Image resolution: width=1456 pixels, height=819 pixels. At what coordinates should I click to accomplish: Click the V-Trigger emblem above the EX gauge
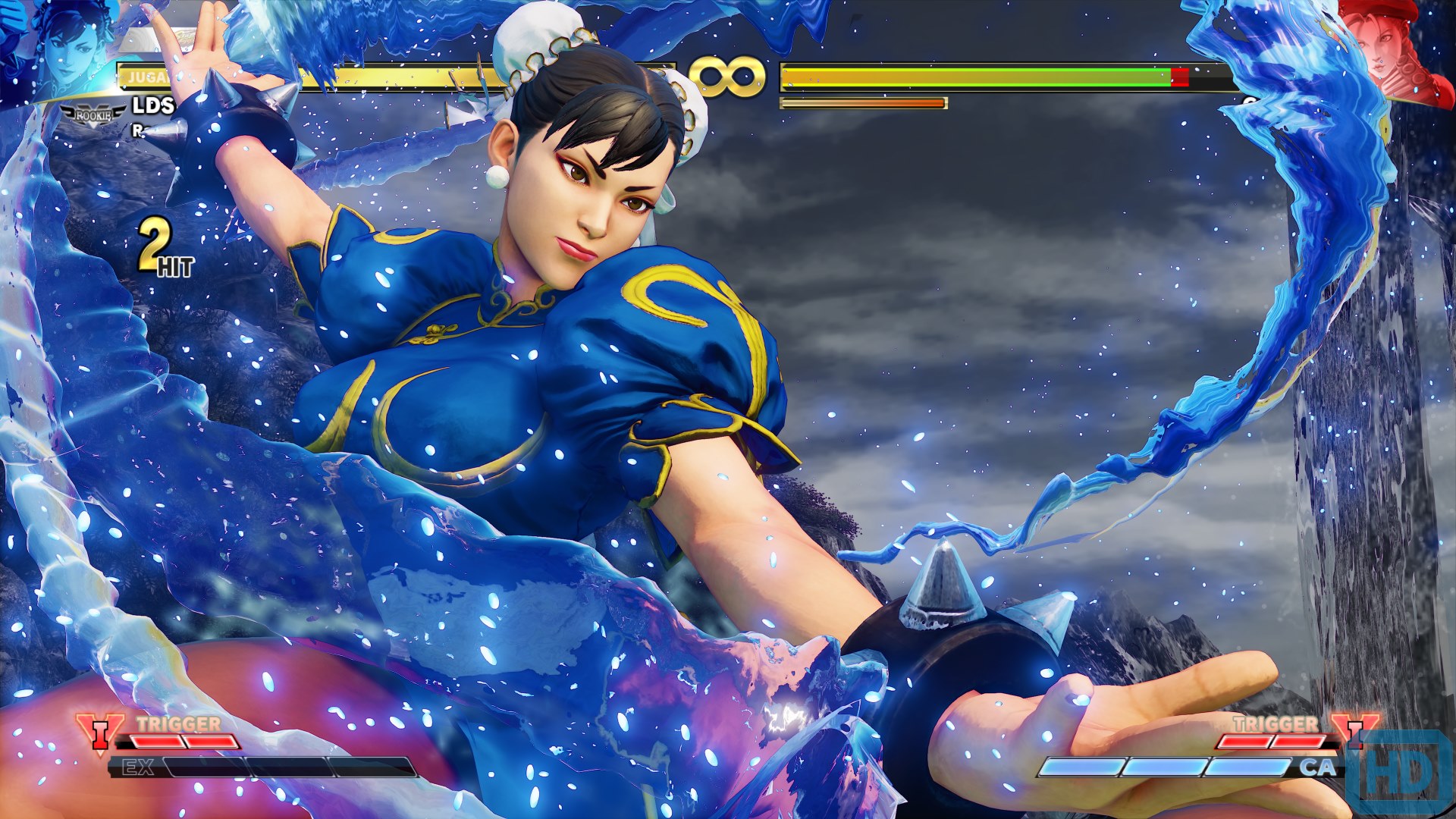[x=99, y=736]
